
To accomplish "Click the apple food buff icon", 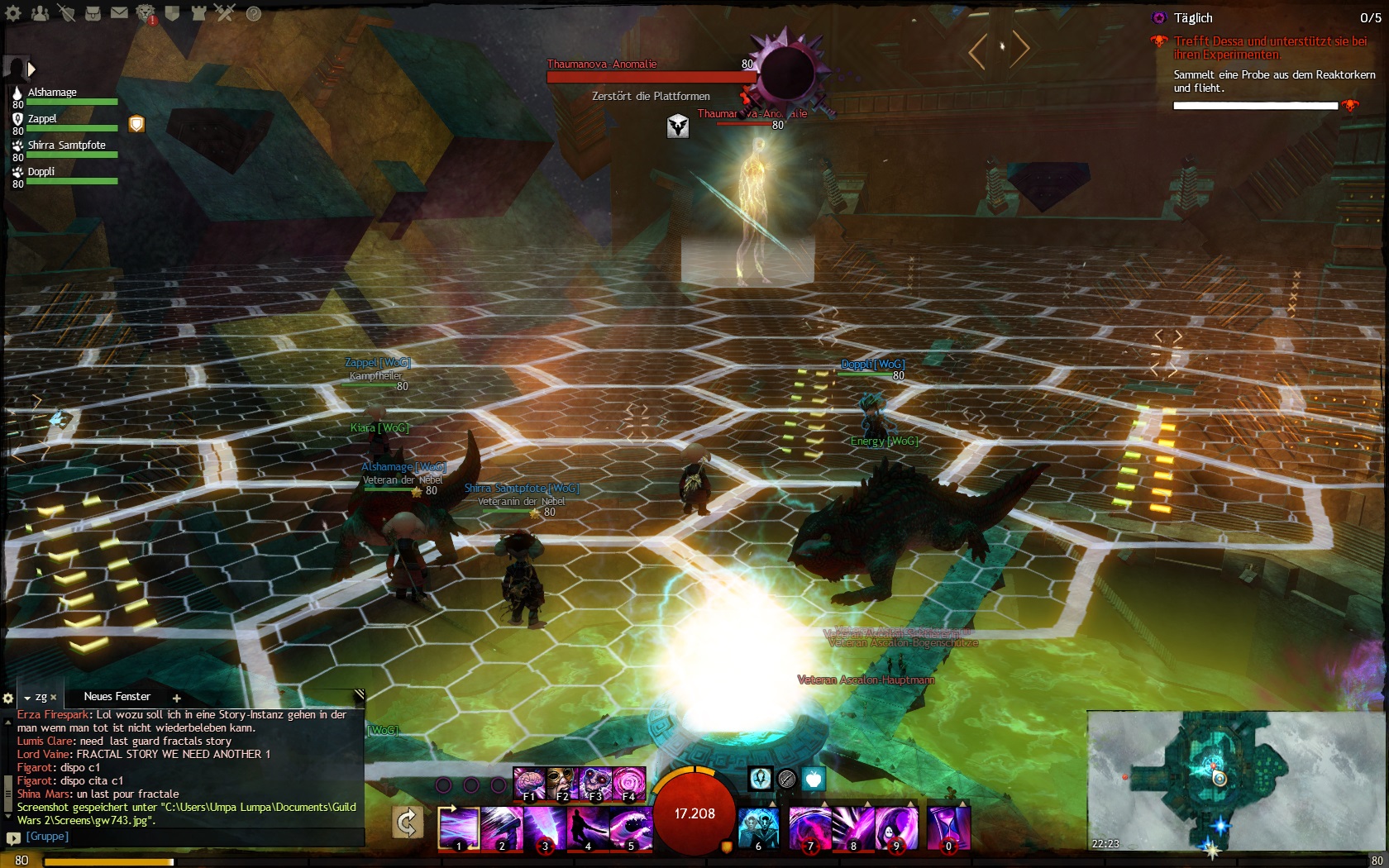I will (x=814, y=778).
